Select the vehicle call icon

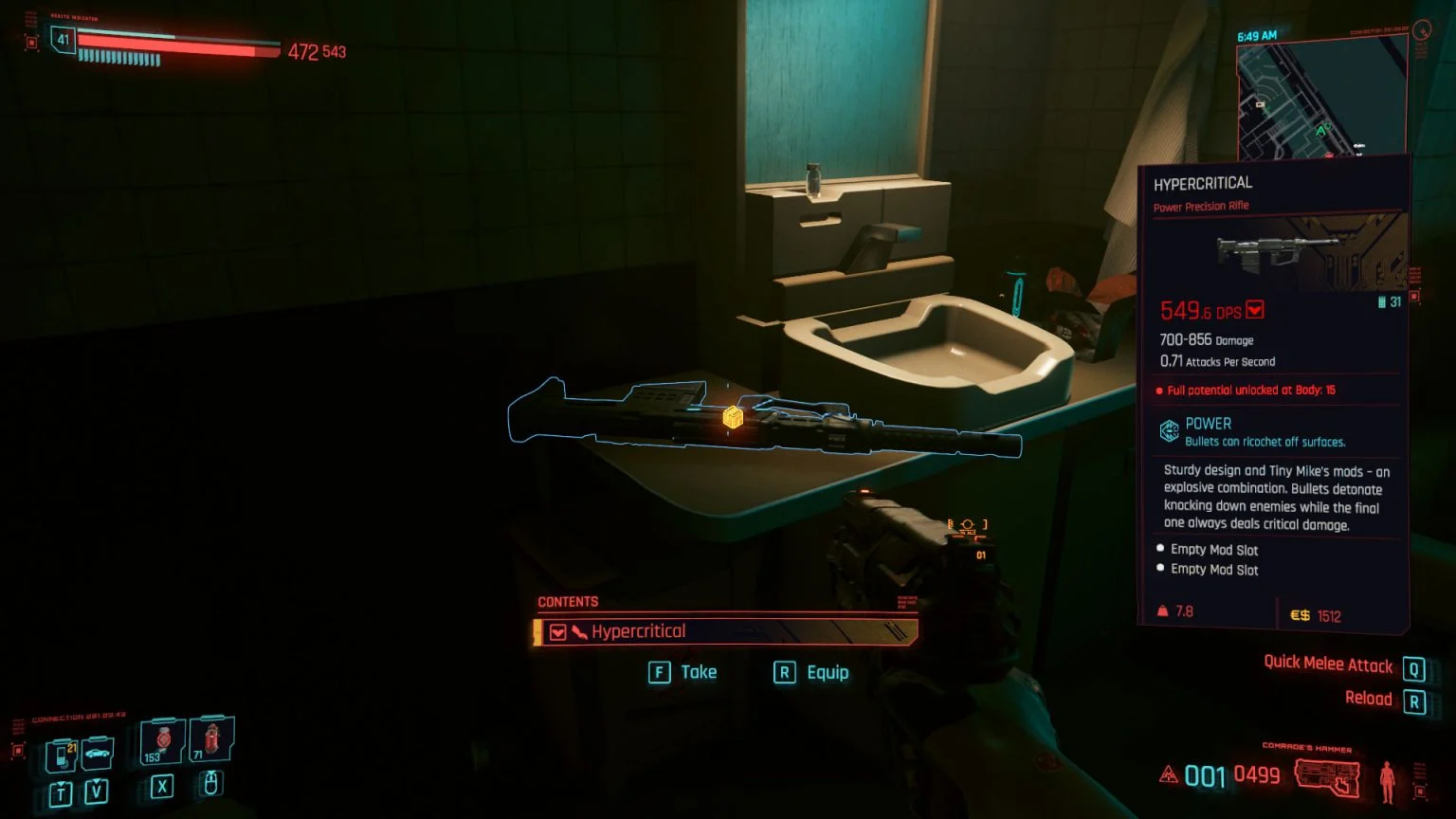pos(98,751)
